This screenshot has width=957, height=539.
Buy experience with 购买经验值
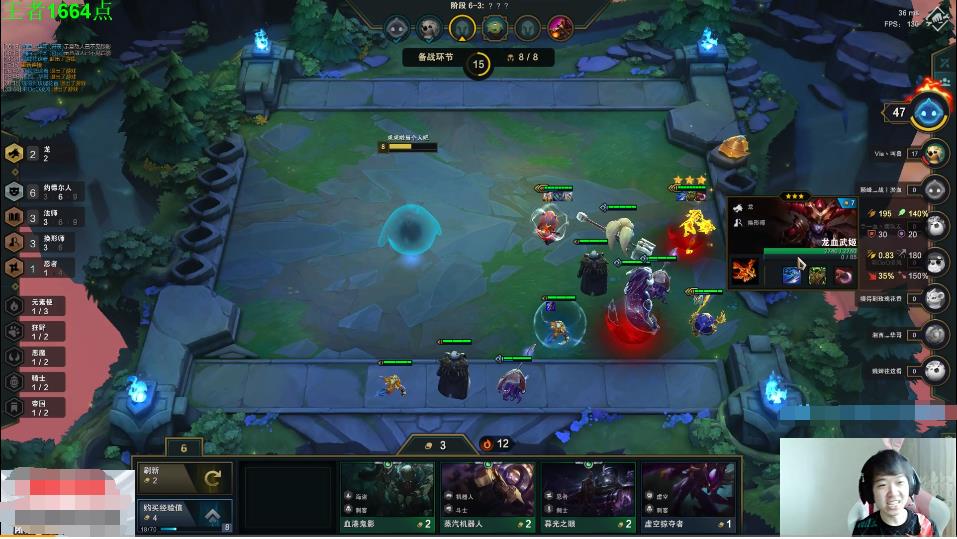(x=185, y=515)
